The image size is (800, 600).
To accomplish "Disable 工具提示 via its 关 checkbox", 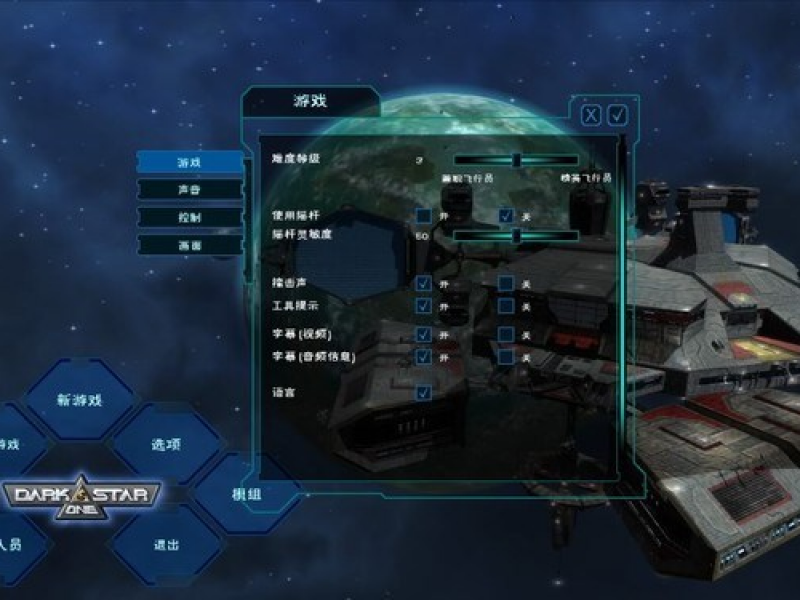I will (x=507, y=305).
